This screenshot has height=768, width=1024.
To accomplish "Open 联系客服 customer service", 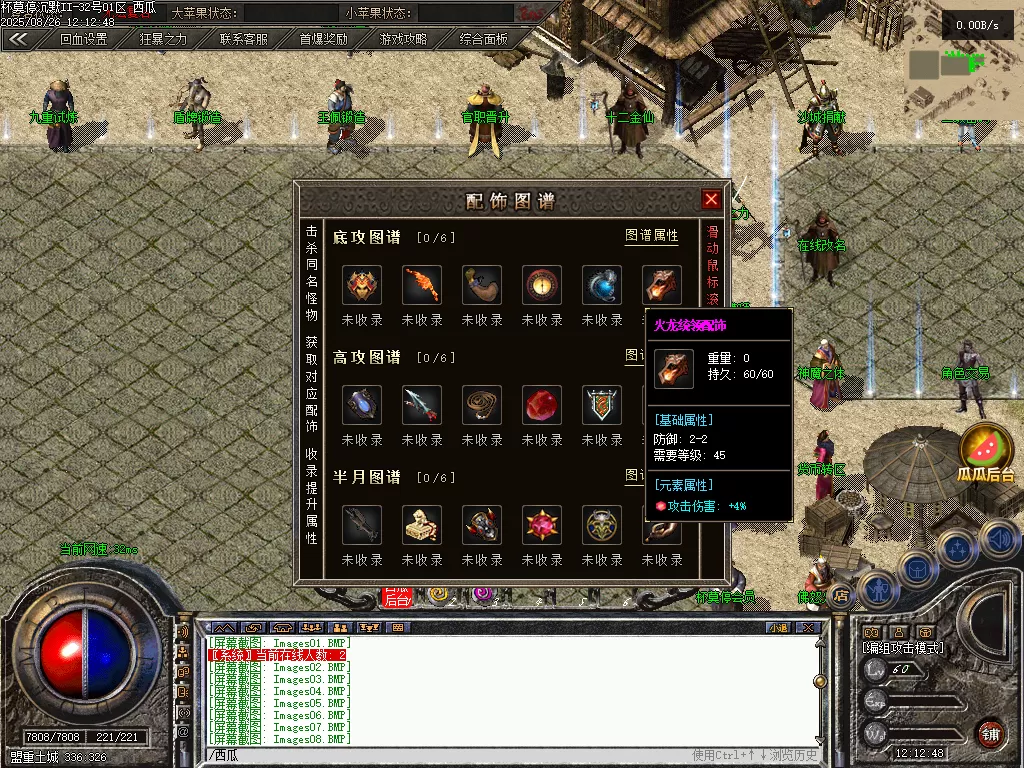I will click(x=244, y=40).
